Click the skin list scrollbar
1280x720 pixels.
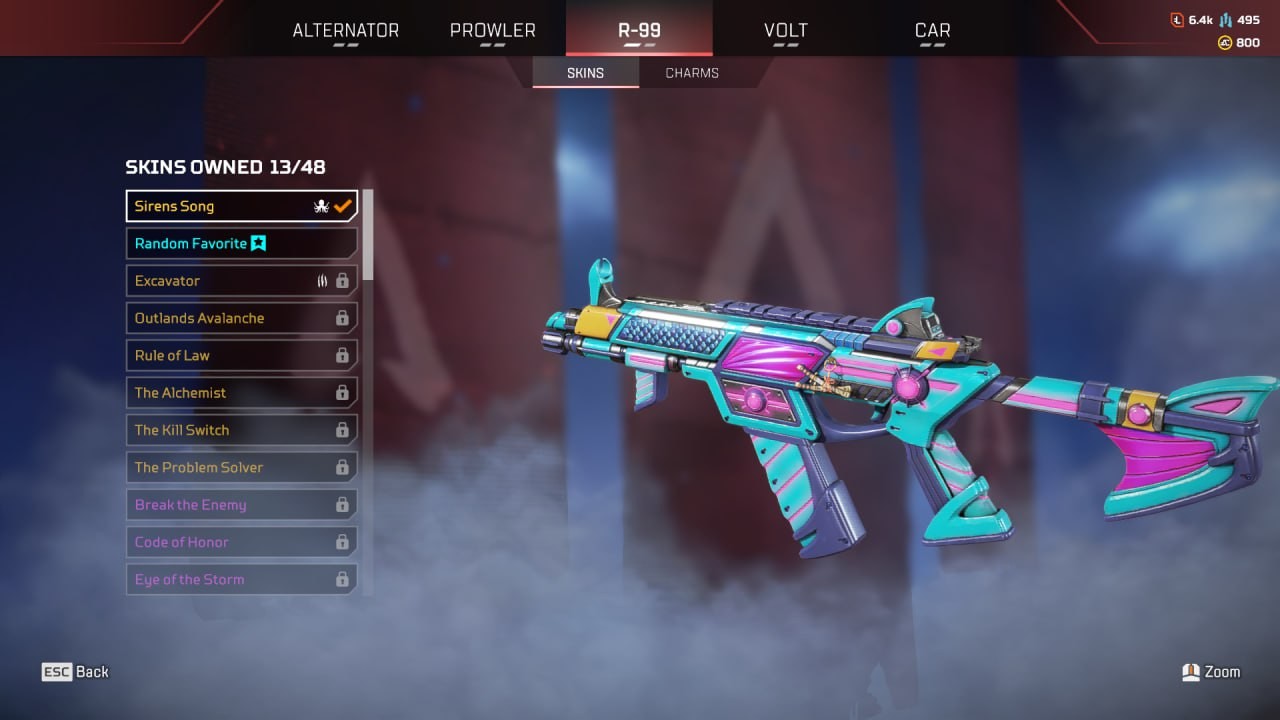pos(368,235)
